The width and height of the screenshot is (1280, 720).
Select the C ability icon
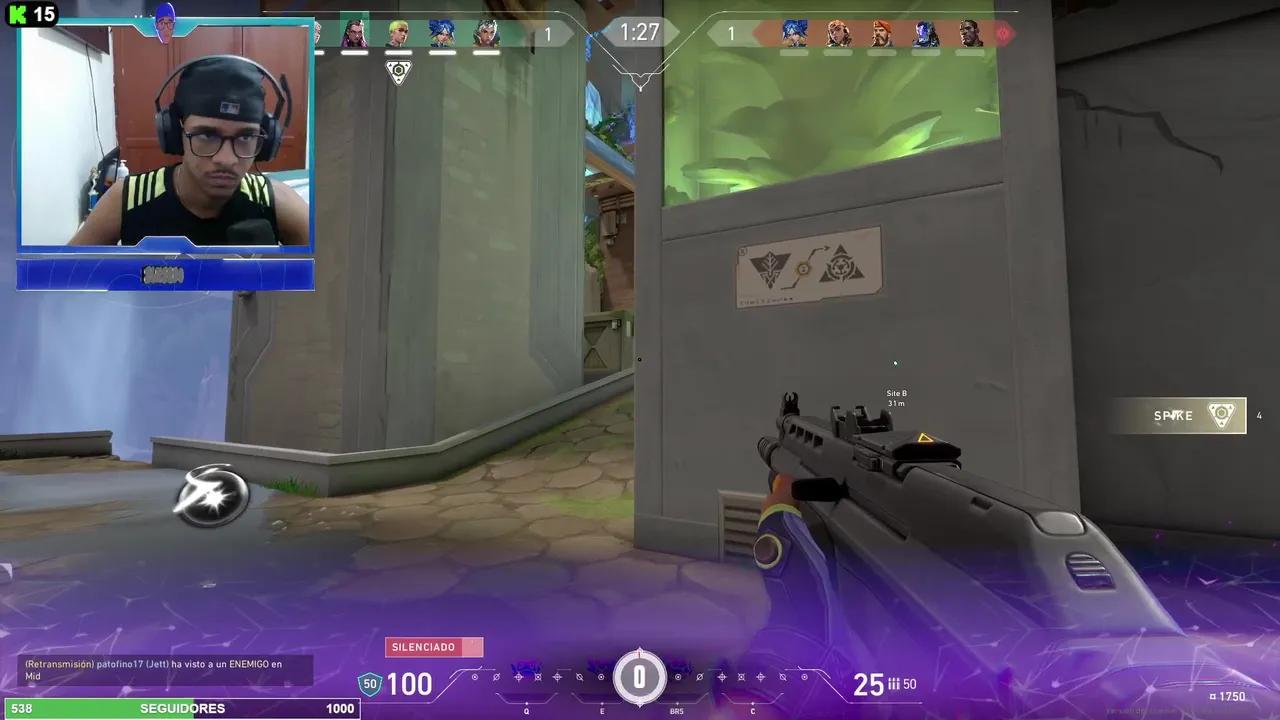pyautogui.click(x=752, y=676)
